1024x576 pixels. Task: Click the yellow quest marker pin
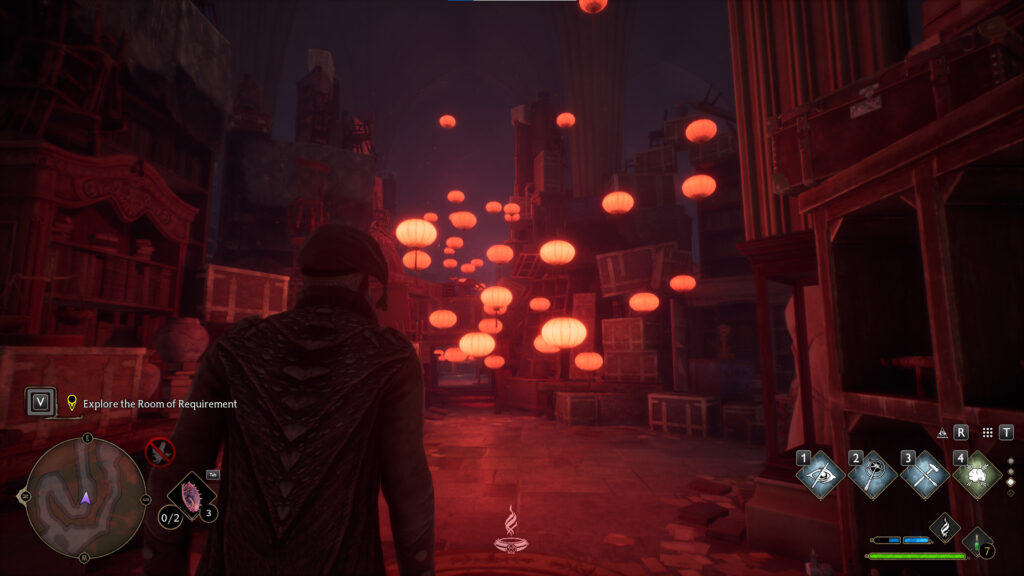point(72,404)
